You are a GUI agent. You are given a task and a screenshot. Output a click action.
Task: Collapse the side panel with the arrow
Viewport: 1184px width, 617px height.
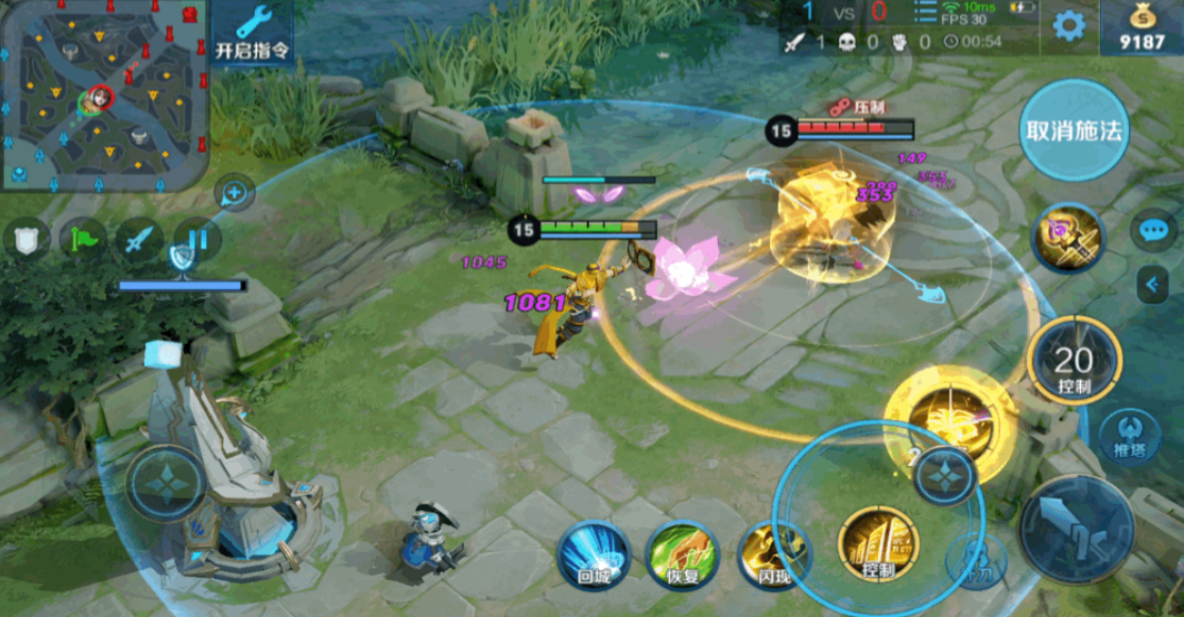pyautogui.click(x=1152, y=285)
